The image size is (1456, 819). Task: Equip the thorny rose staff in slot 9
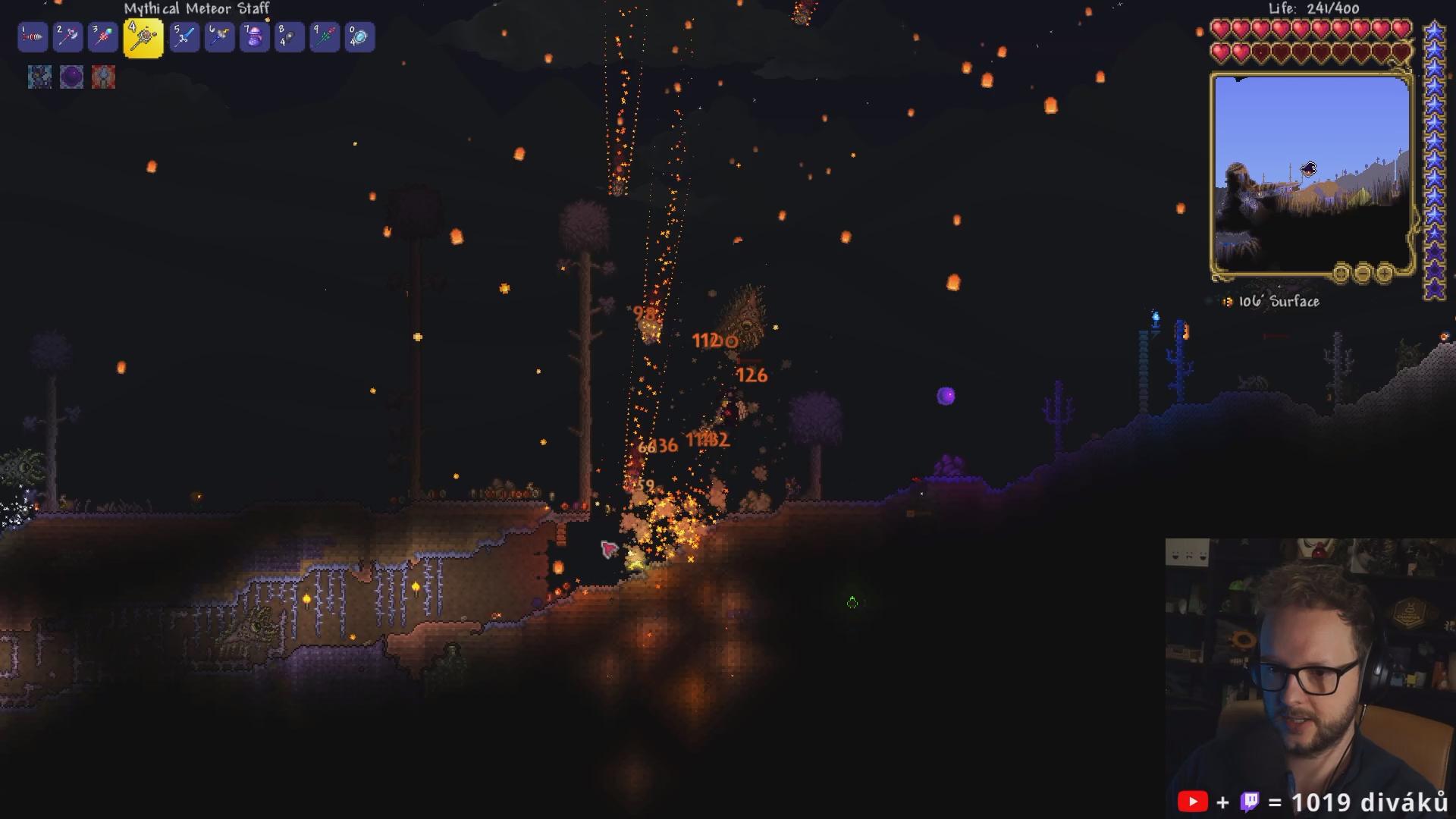[x=325, y=37]
